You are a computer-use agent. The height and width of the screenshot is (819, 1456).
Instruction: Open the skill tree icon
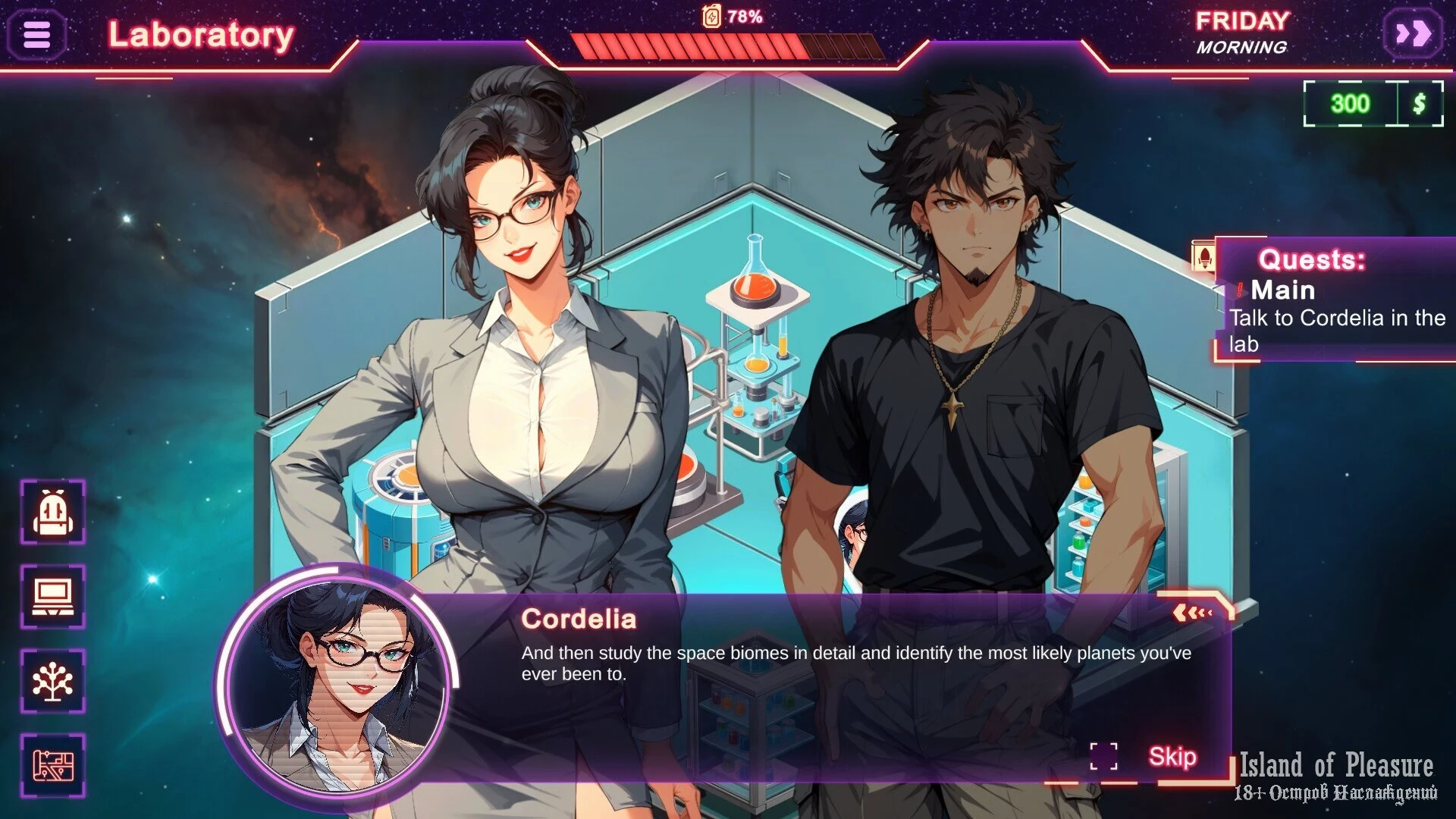point(52,681)
